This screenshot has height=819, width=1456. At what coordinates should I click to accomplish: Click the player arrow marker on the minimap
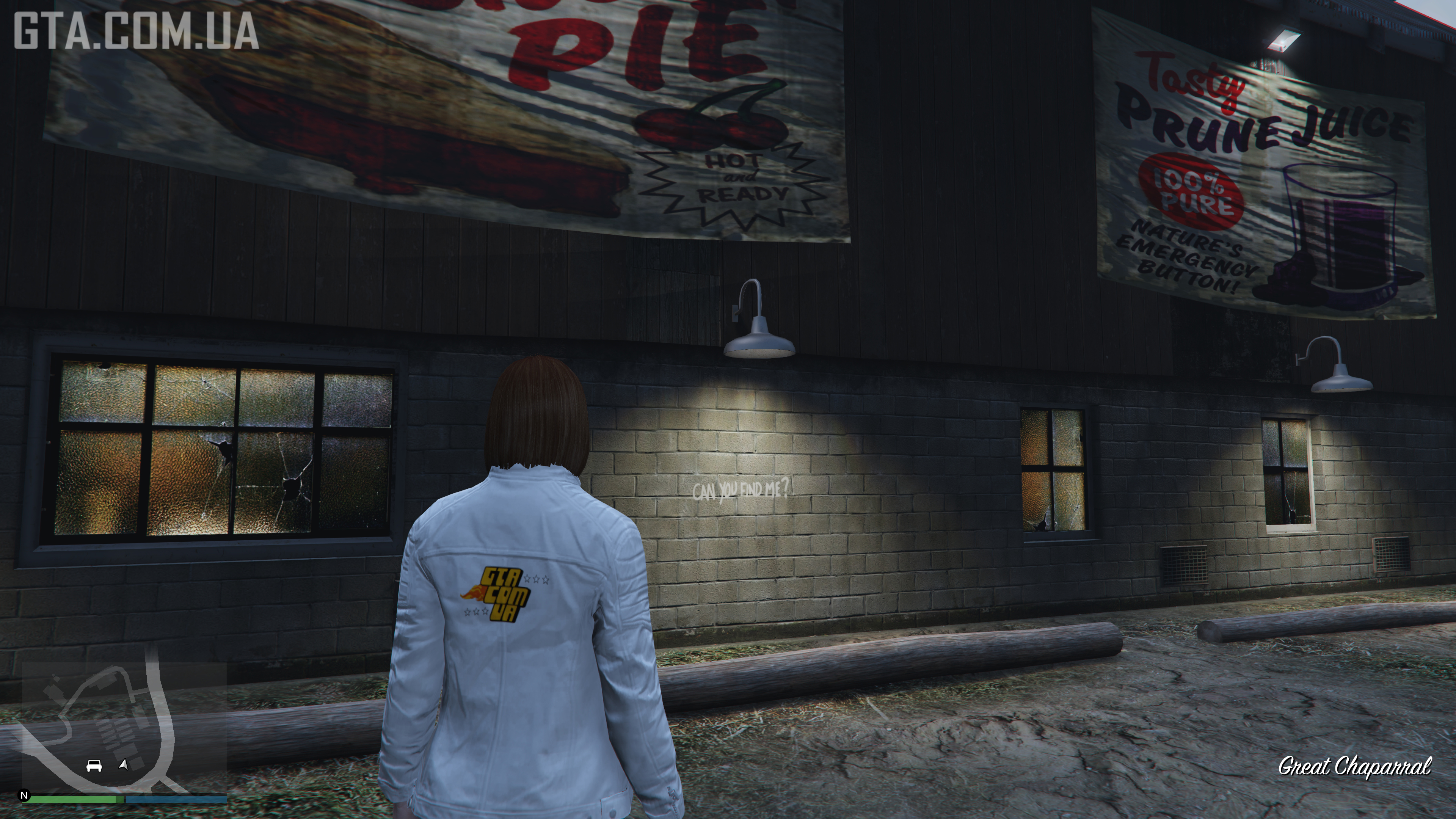123,765
